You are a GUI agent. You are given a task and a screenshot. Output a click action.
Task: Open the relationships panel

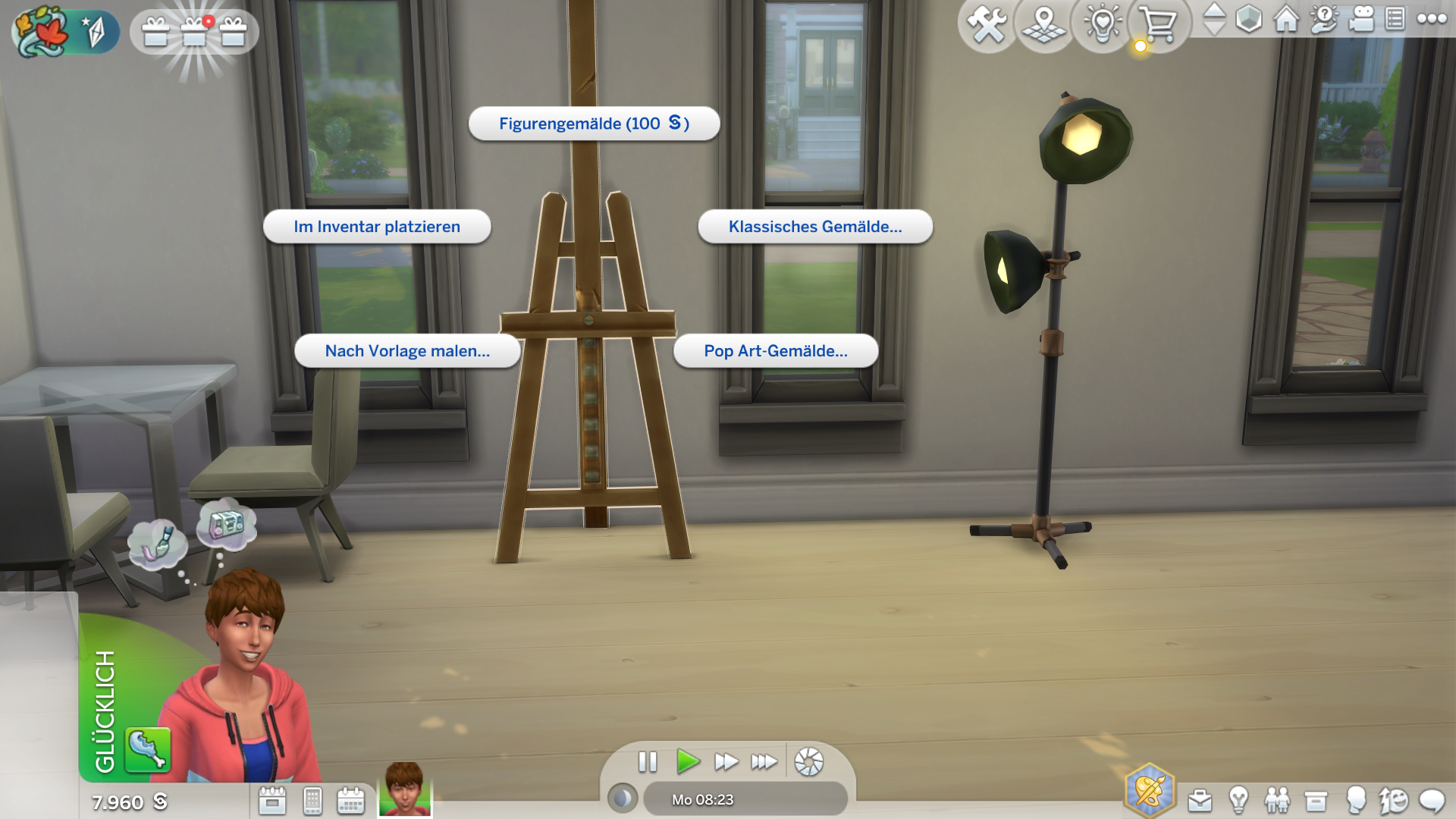1277,801
